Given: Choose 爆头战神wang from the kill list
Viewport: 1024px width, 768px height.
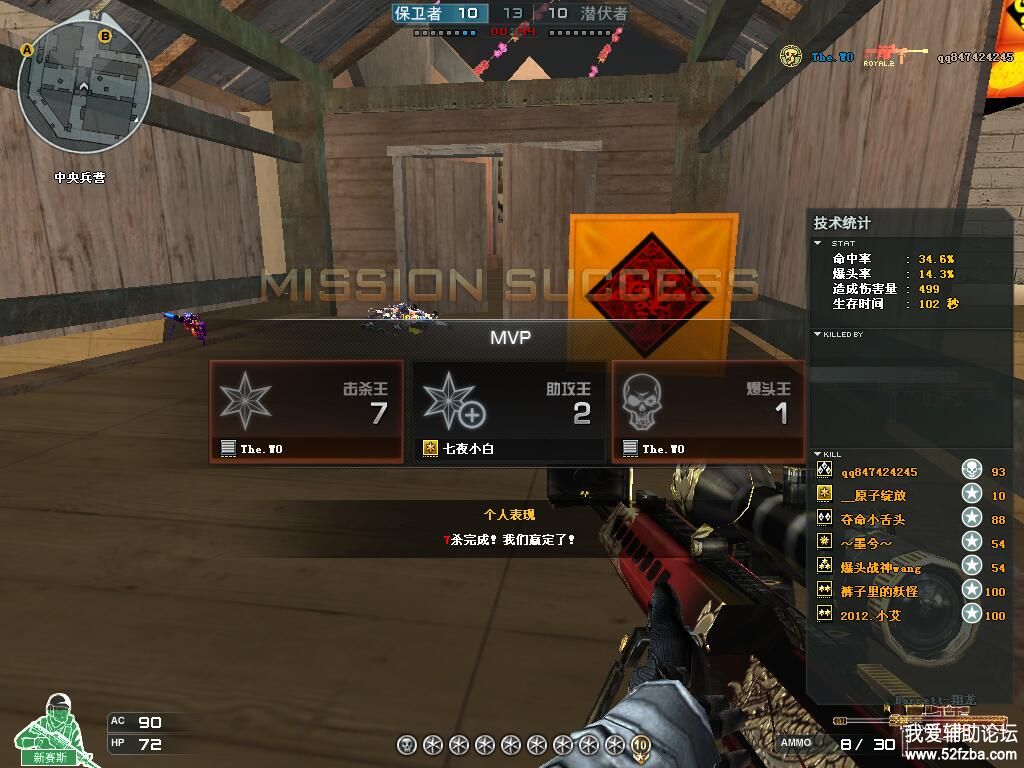Looking at the screenshot, I should tap(880, 567).
